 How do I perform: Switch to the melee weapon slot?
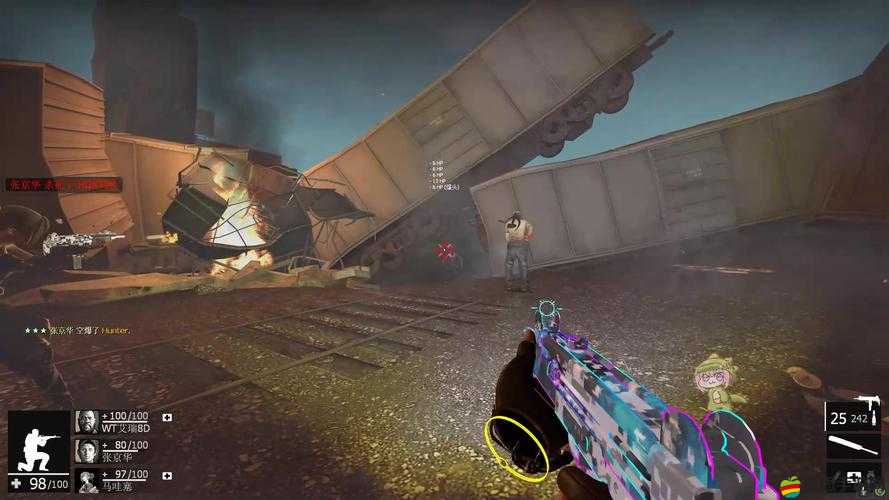pyautogui.click(x=853, y=445)
